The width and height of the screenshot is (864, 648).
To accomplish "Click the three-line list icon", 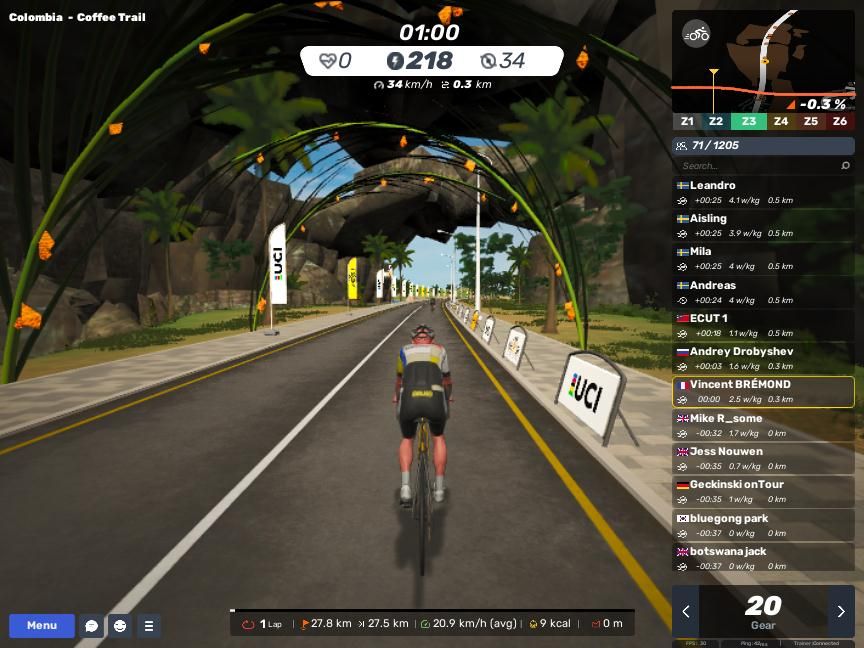I will [x=148, y=626].
